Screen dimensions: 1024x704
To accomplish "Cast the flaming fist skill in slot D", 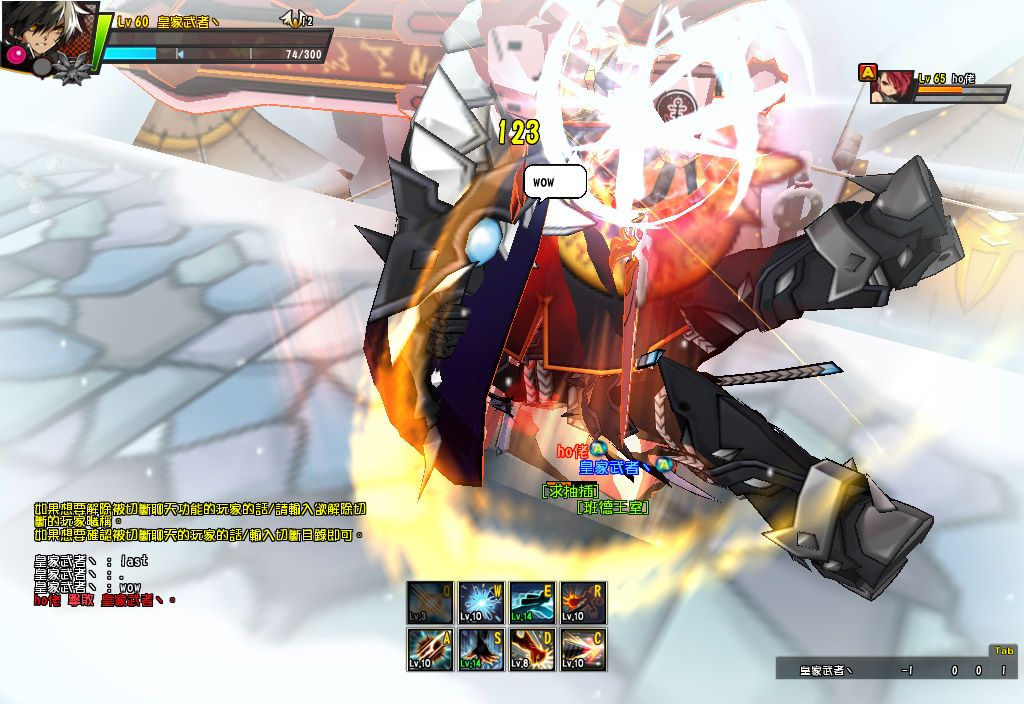I will pos(532,649).
